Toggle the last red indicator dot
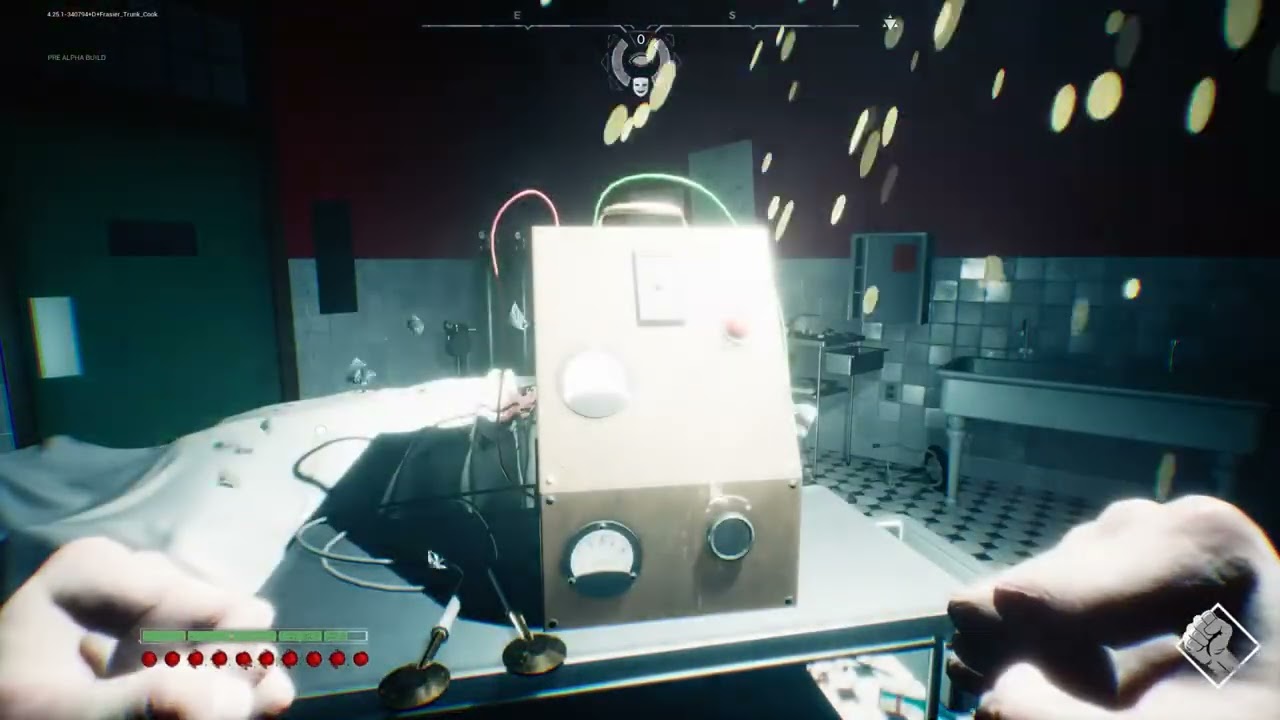 (x=358, y=659)
